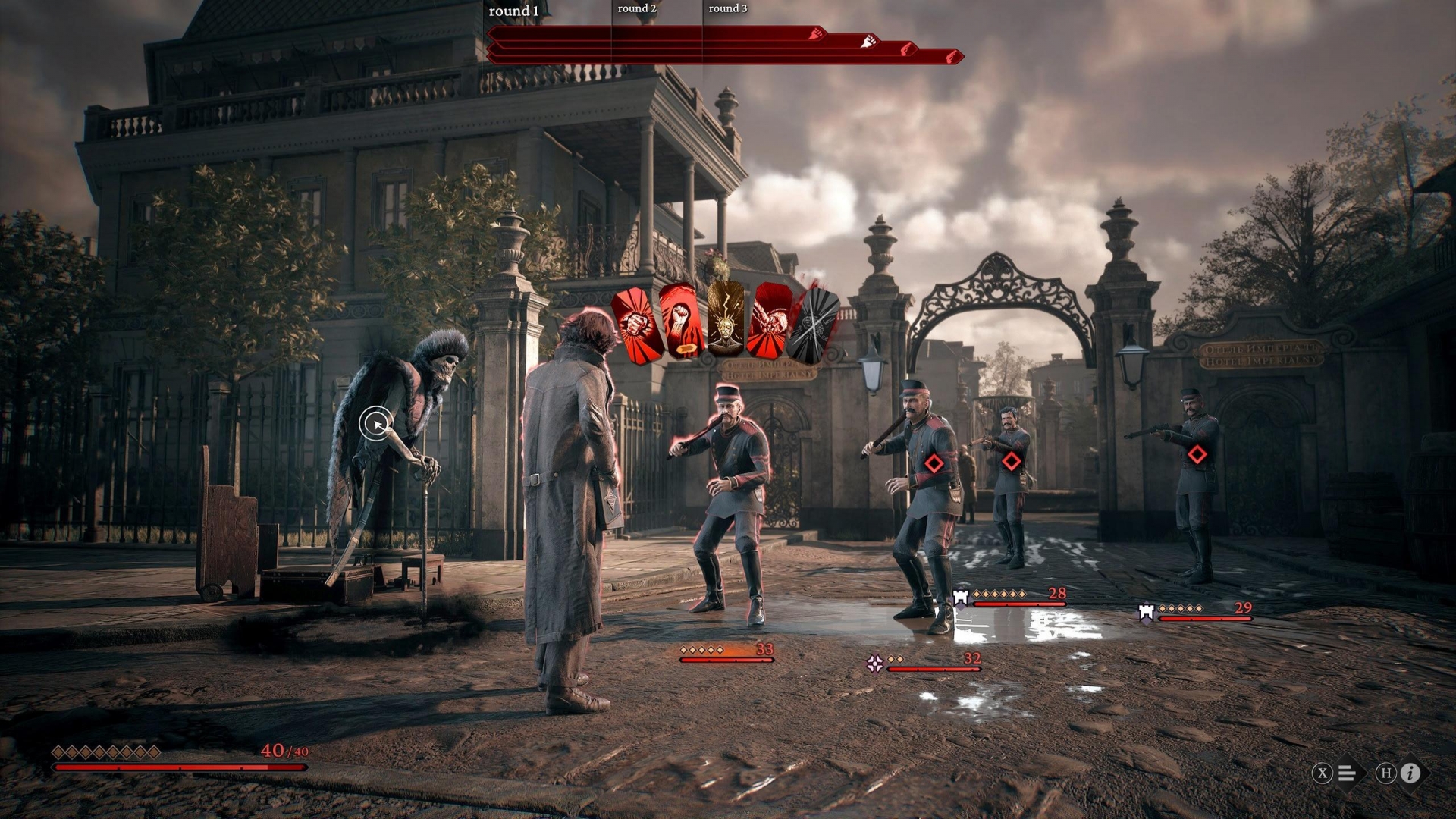The image size is (1456, 819).
Task: Select the white fist on the round timeline
Action: pyautogui.click(x=868, y=42)
